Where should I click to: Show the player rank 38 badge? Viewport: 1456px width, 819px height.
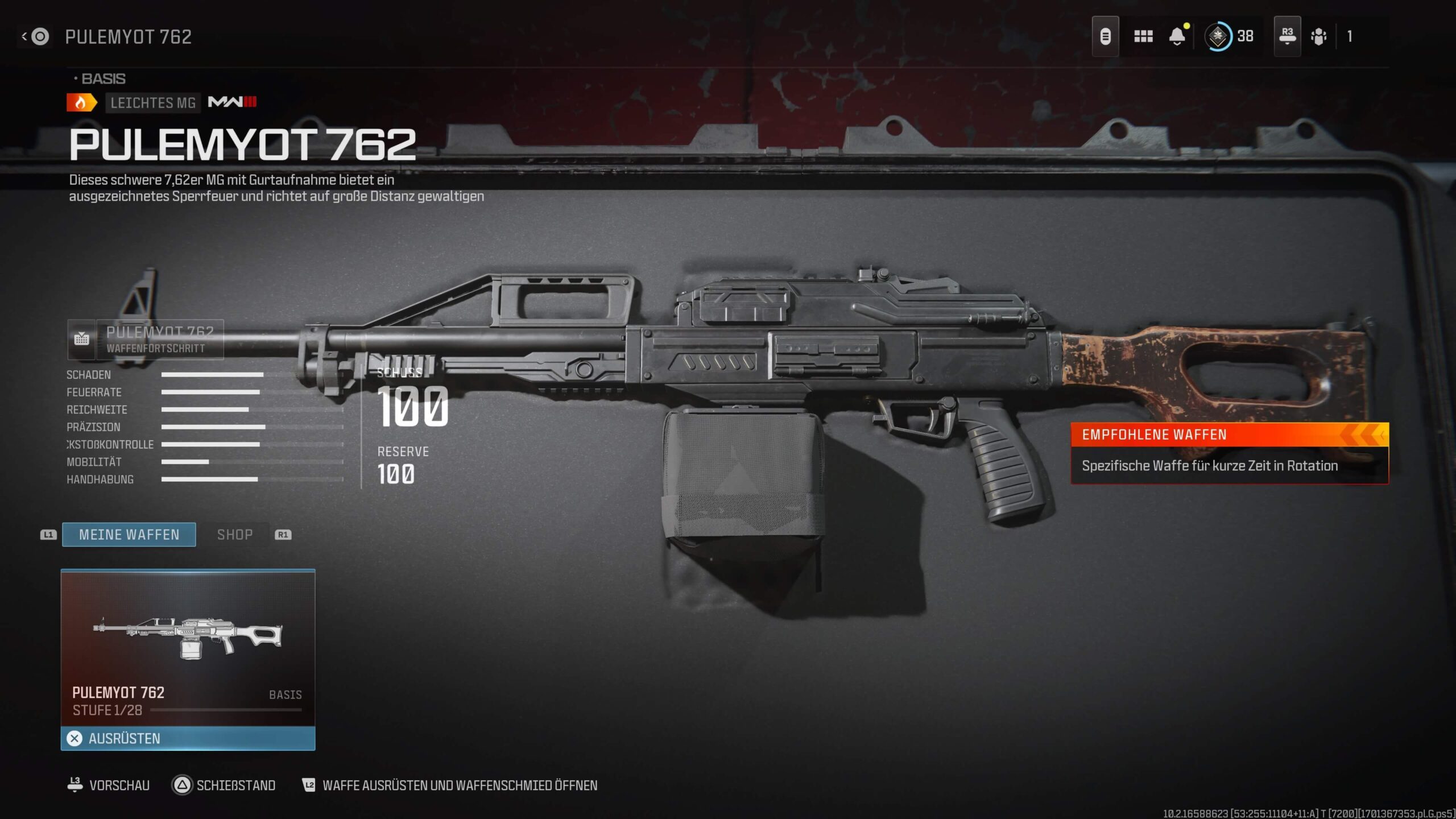[1228, 37]
